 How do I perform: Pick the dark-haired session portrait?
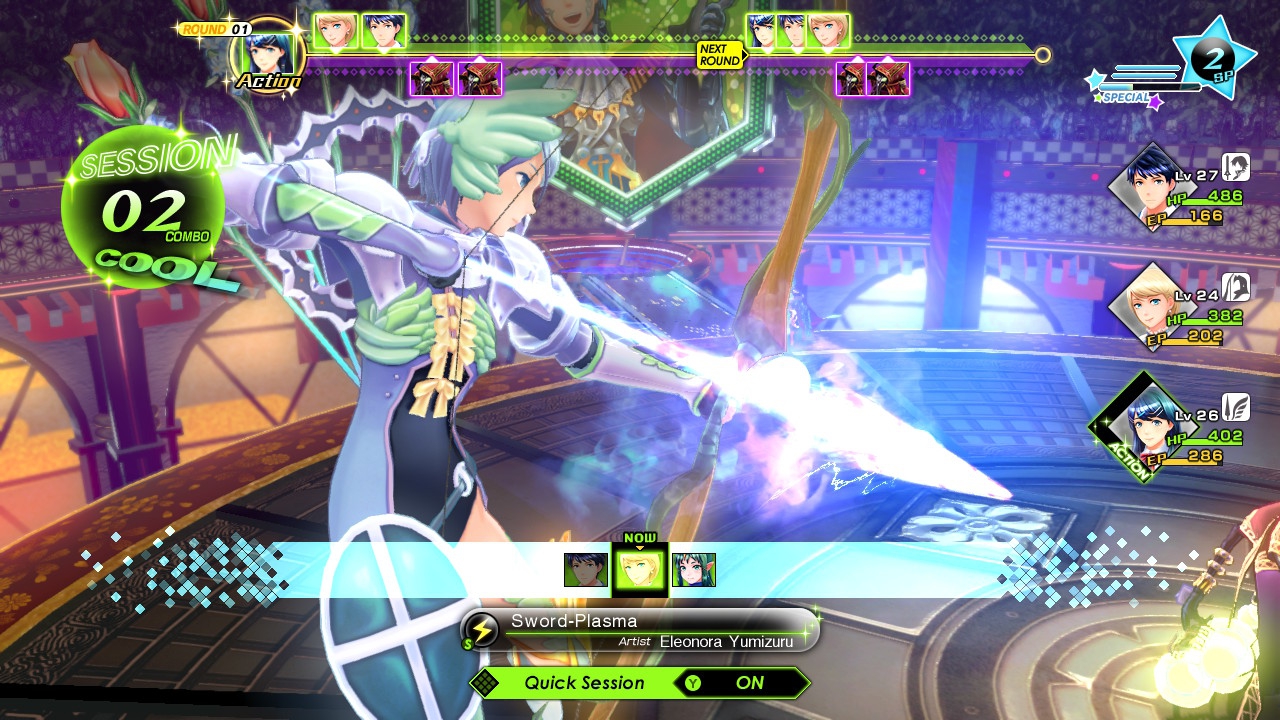[x=585, y=570]
